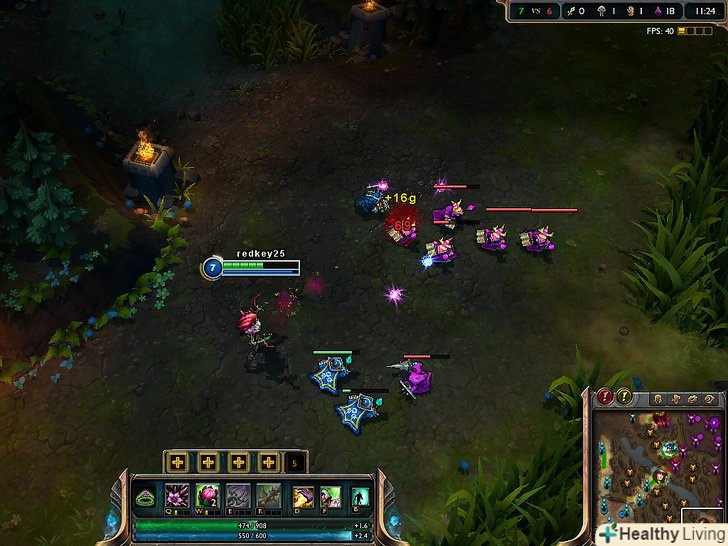The height and width of the screenshot is (546, 728).
Task: Level up R with its plus button
Action: pos(268,462)
